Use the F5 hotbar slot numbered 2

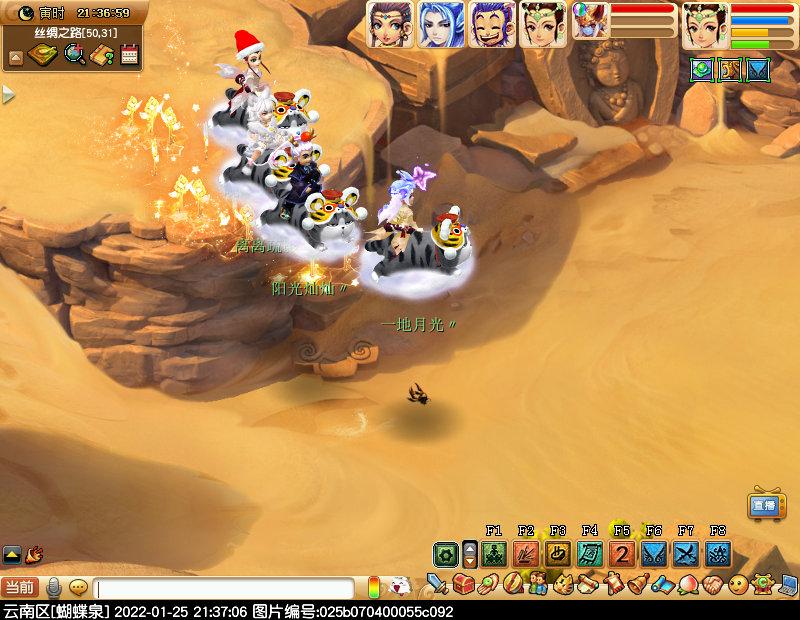coord(622,553)
